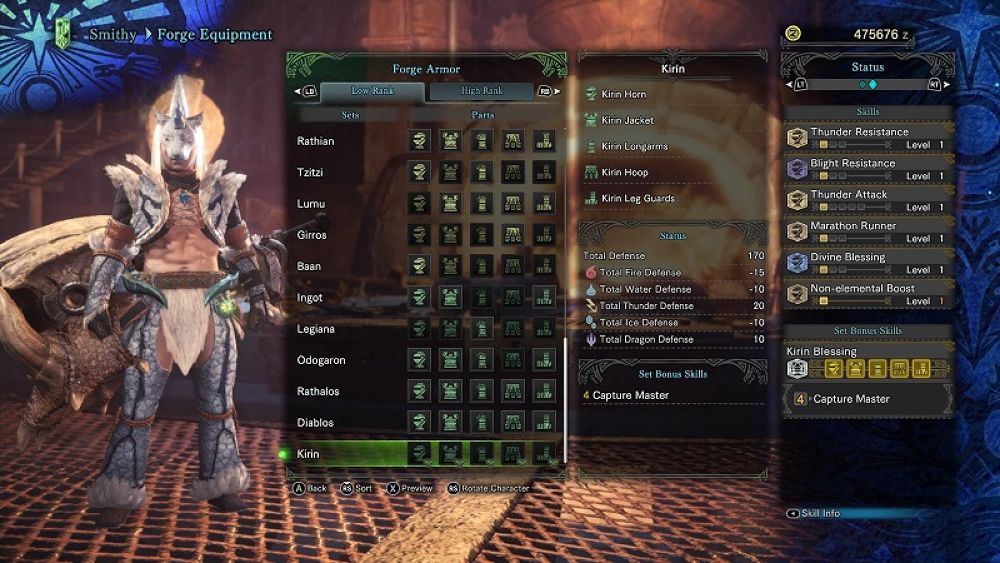1000x563 pixels.
Task: Select the Rathian armor set row
Action: (316, 141)
